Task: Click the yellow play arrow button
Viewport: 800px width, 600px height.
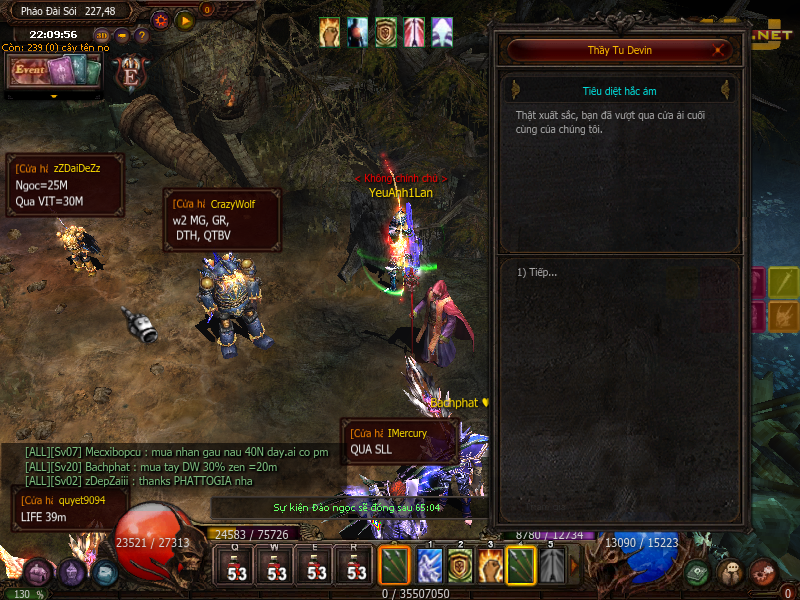Action: tap(185, 20)
